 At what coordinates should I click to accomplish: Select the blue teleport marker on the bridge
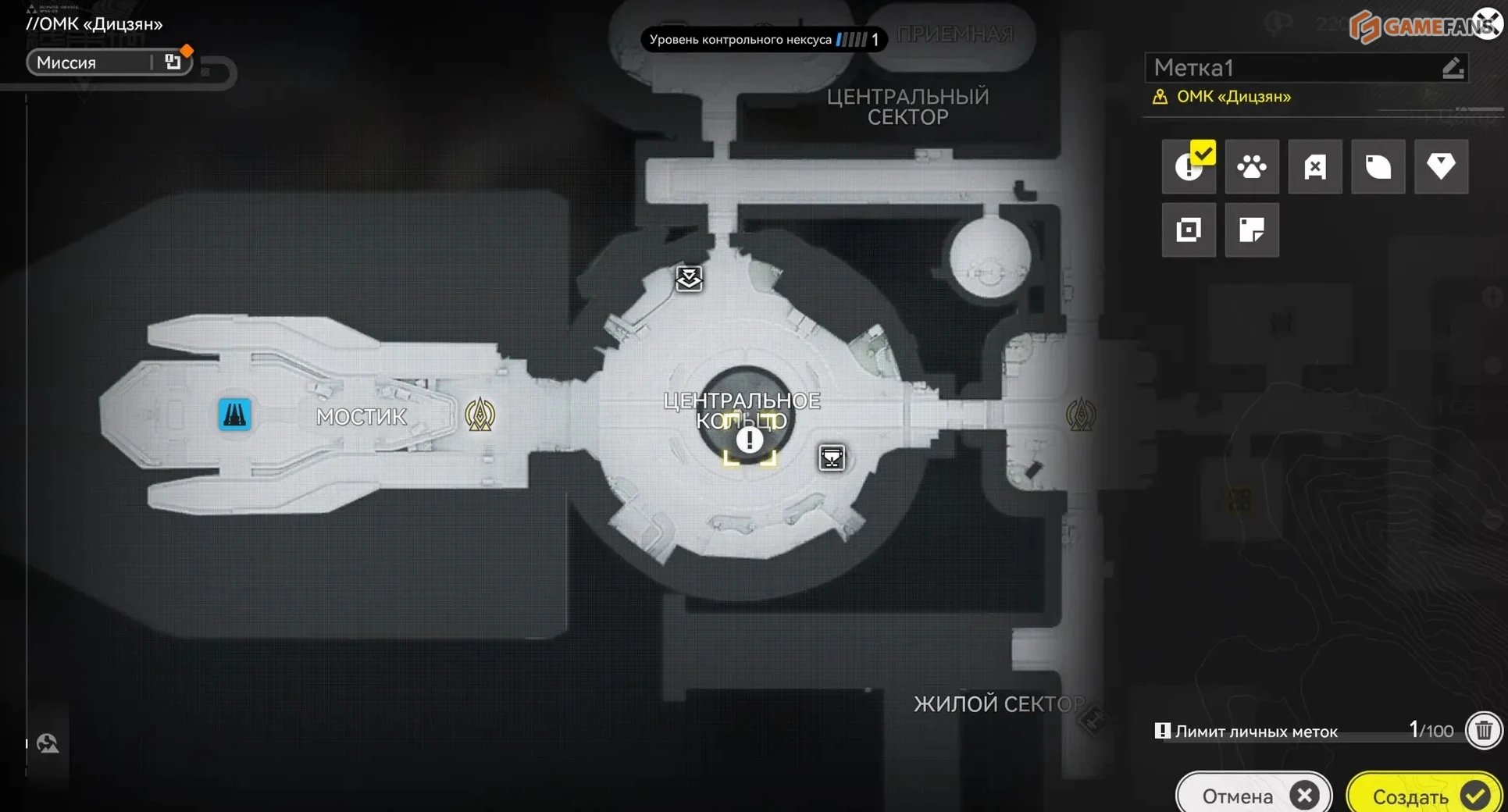tap(234, 414)
